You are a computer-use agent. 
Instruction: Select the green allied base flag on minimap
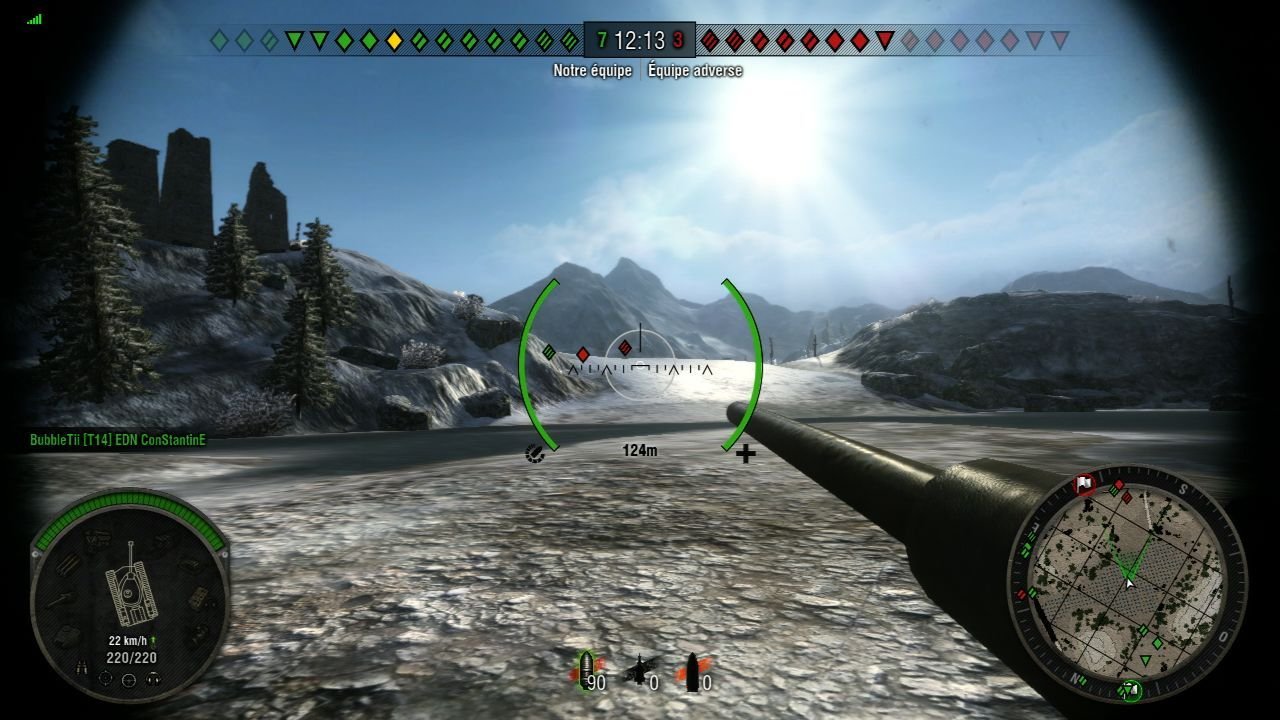tap(1132, 689)
